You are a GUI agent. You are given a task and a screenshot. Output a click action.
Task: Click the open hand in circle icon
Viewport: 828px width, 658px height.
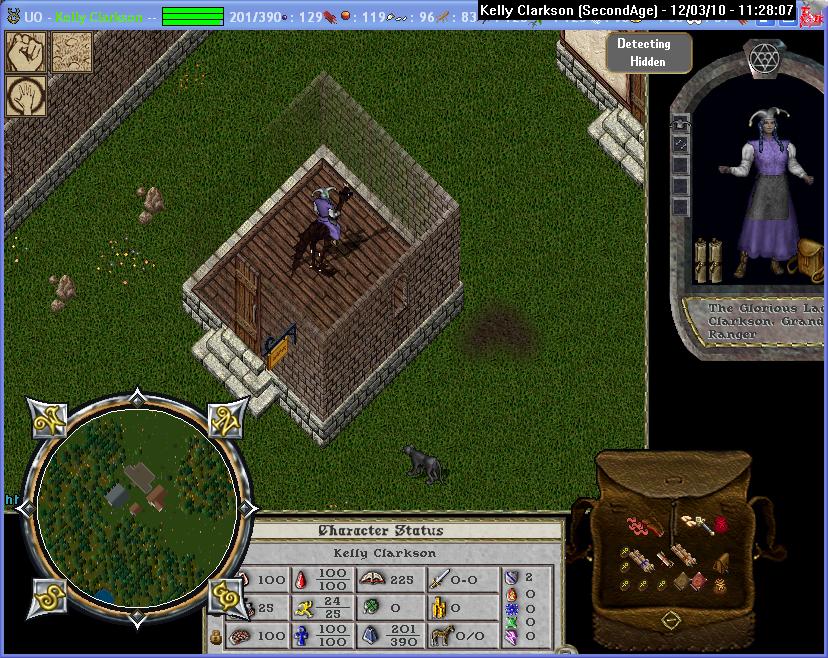(25, 97)
